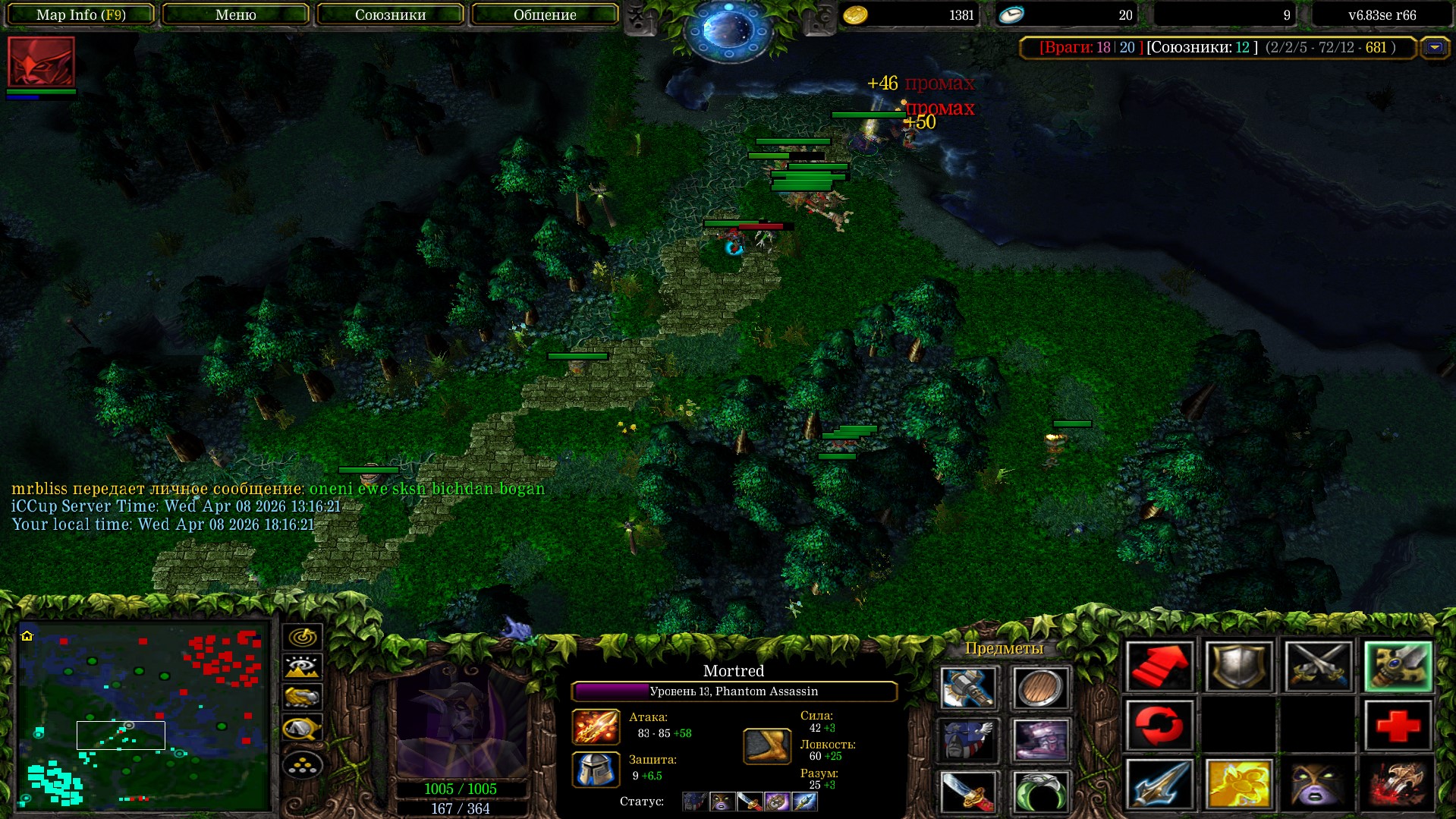Open the Союзники allies menu
The width and height of the screenshot is (1456, 819).
pos(390,14)
